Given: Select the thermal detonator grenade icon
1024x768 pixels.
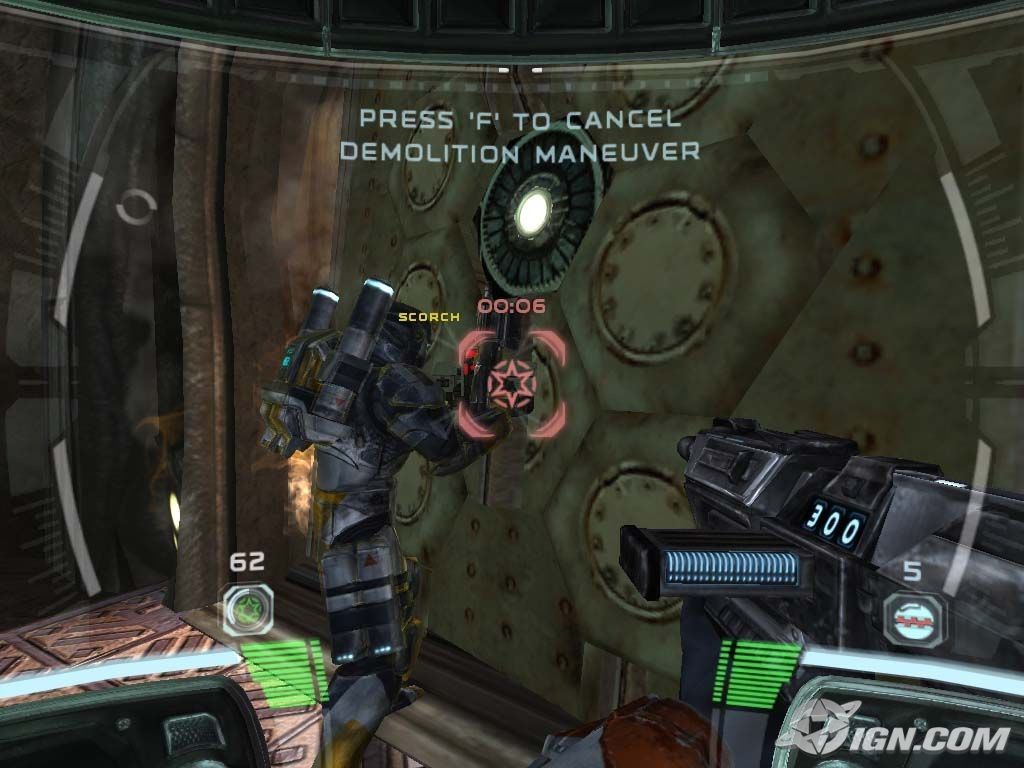Looking at the screenshot, I should tap(913, 617).
